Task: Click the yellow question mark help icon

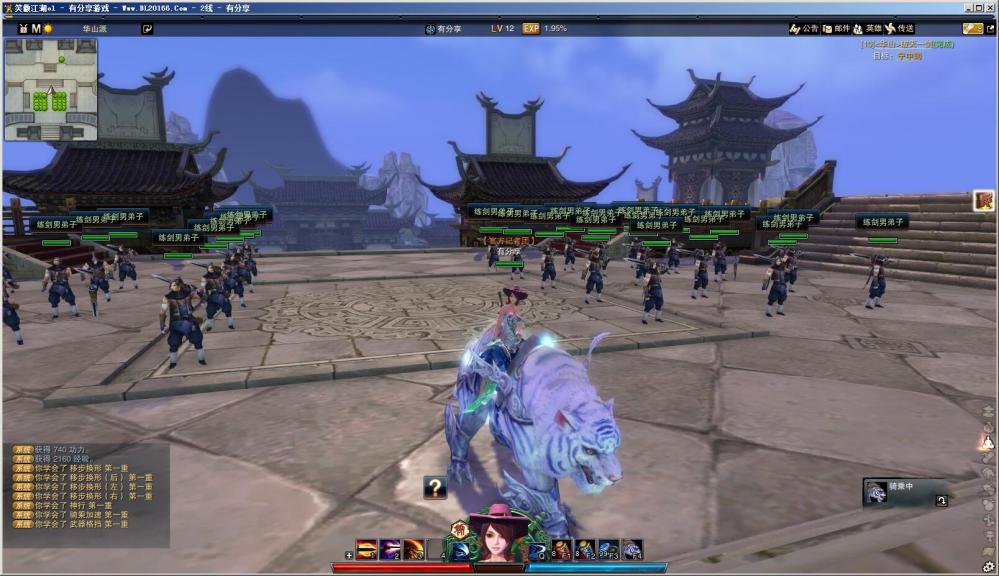Action: [435, 488]
